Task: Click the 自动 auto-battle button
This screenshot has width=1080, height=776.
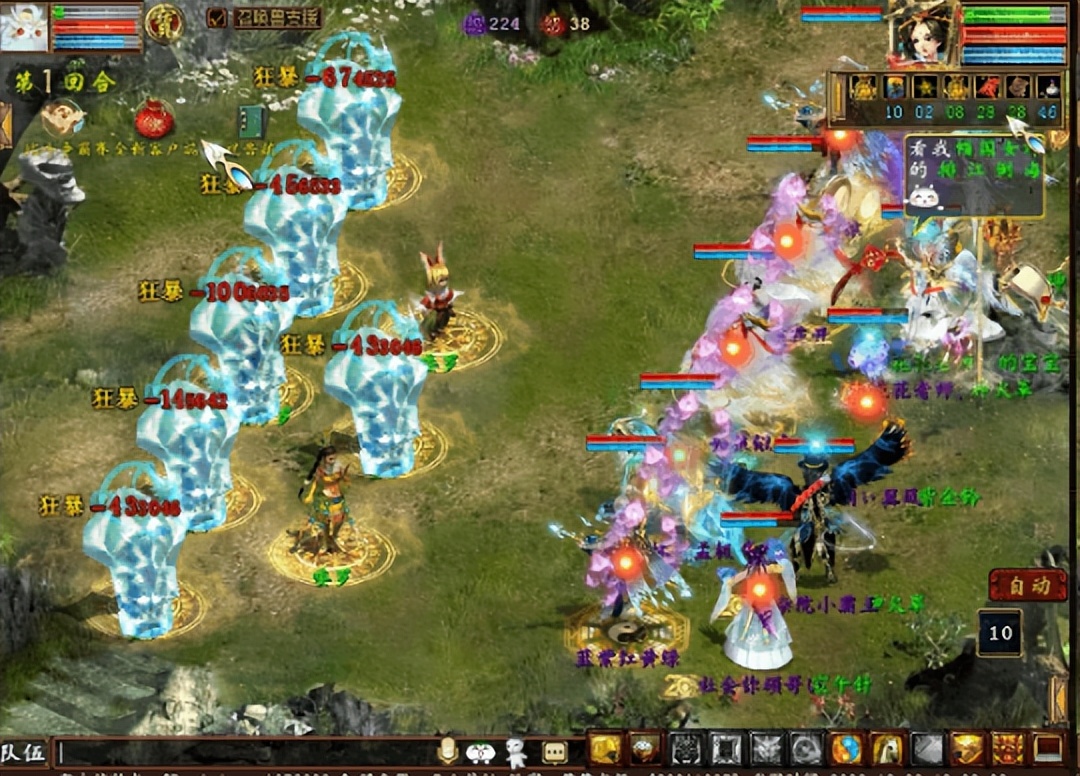Action: point(1027,585)
